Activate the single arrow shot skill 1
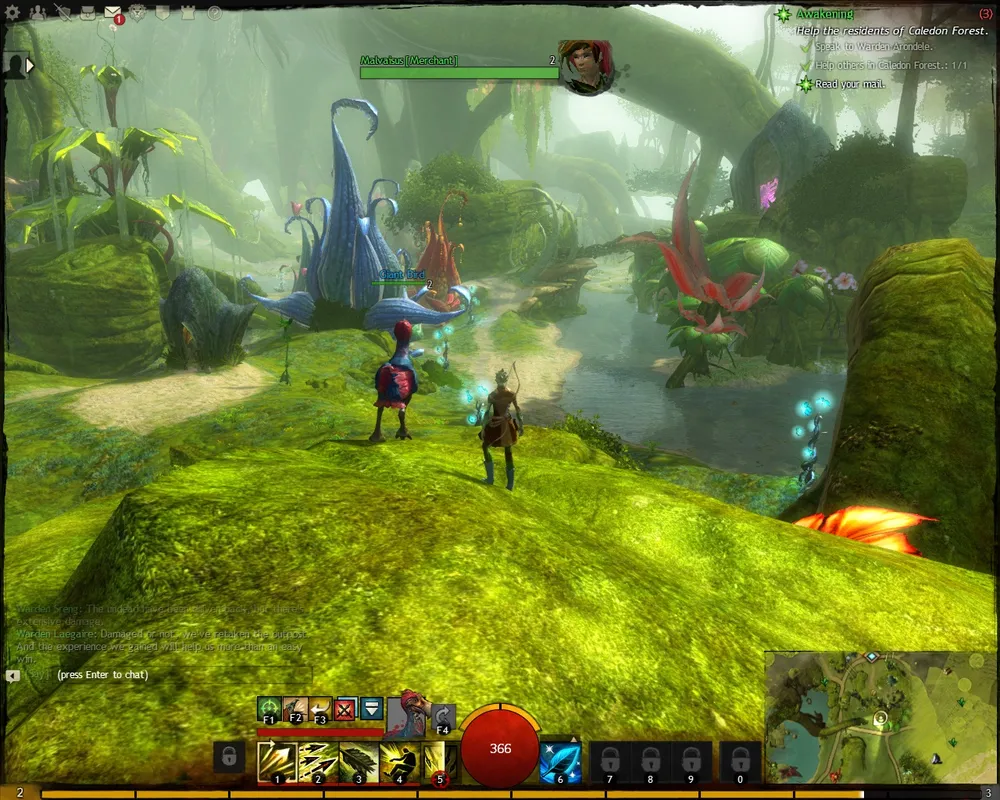Image resolution: width=1000 pixels, height=800 pixels. coord(276,761)
